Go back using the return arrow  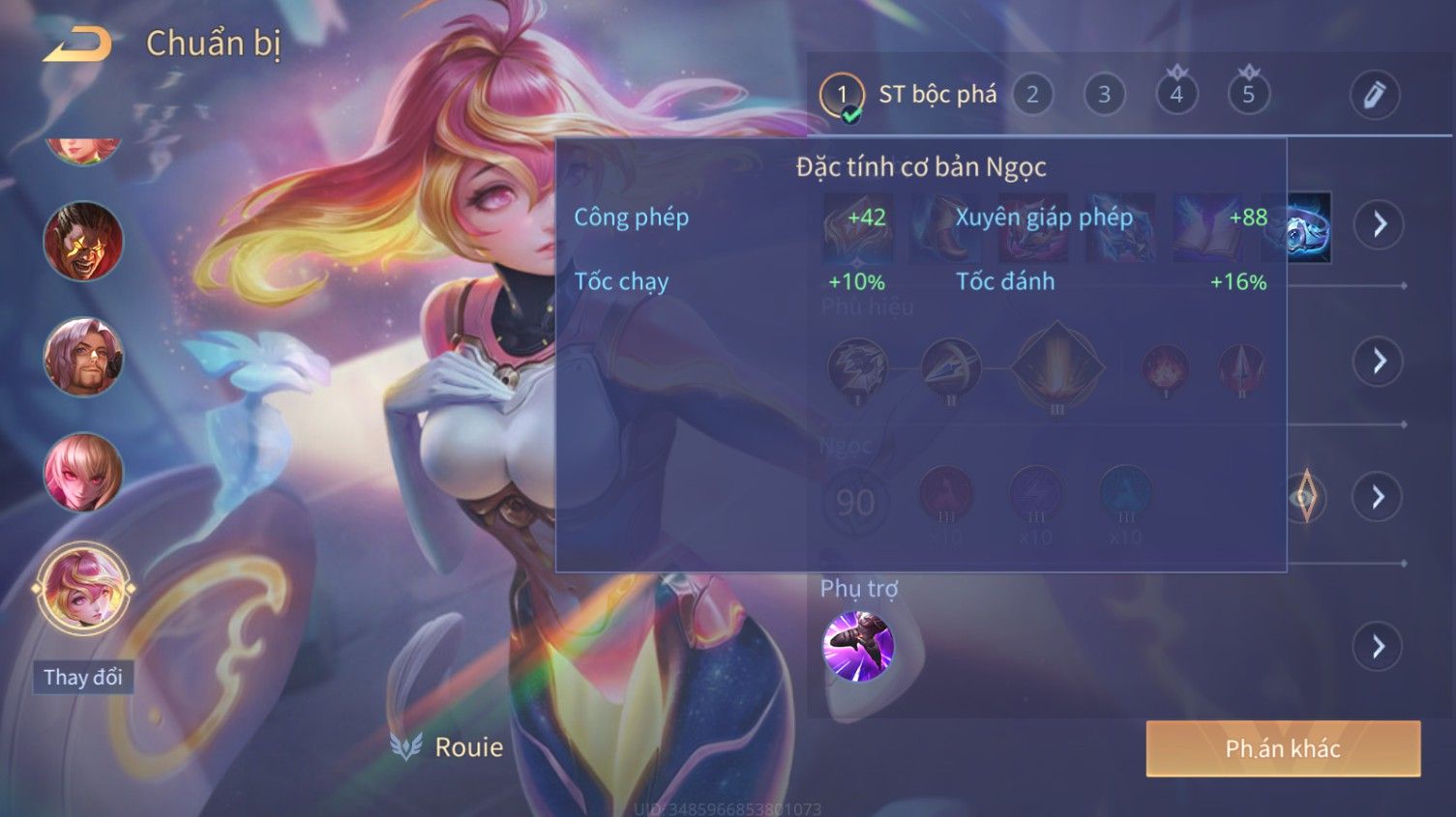(77, 44)
